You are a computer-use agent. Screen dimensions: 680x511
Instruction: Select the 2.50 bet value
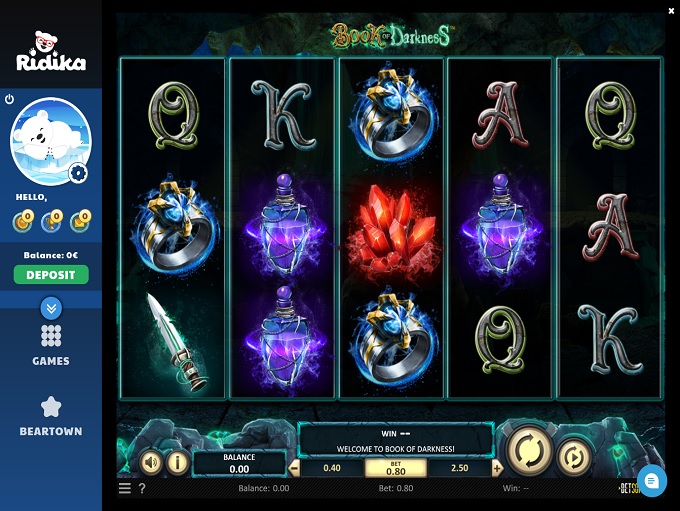click(x=459, y=468)
